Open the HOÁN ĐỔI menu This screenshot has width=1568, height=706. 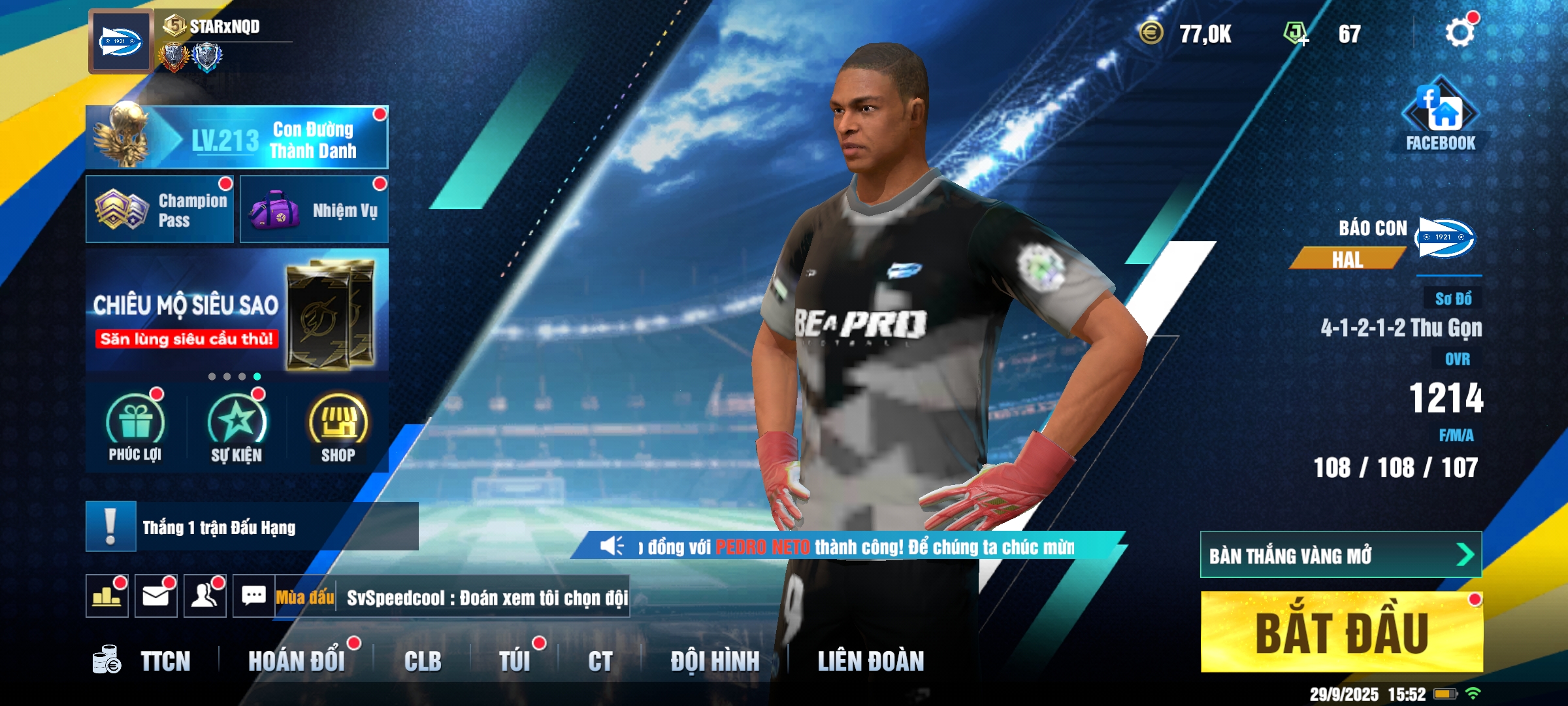pyautogui.click(x=297, y=662)
